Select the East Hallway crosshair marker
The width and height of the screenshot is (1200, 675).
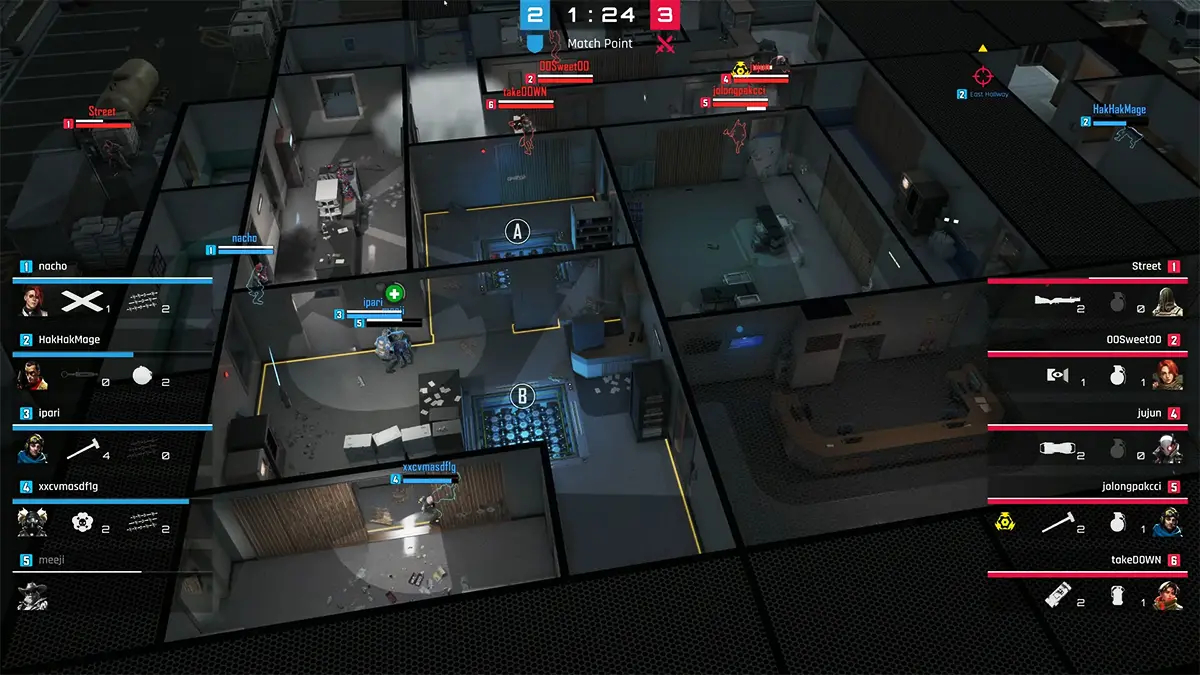[x=983, y=75]
